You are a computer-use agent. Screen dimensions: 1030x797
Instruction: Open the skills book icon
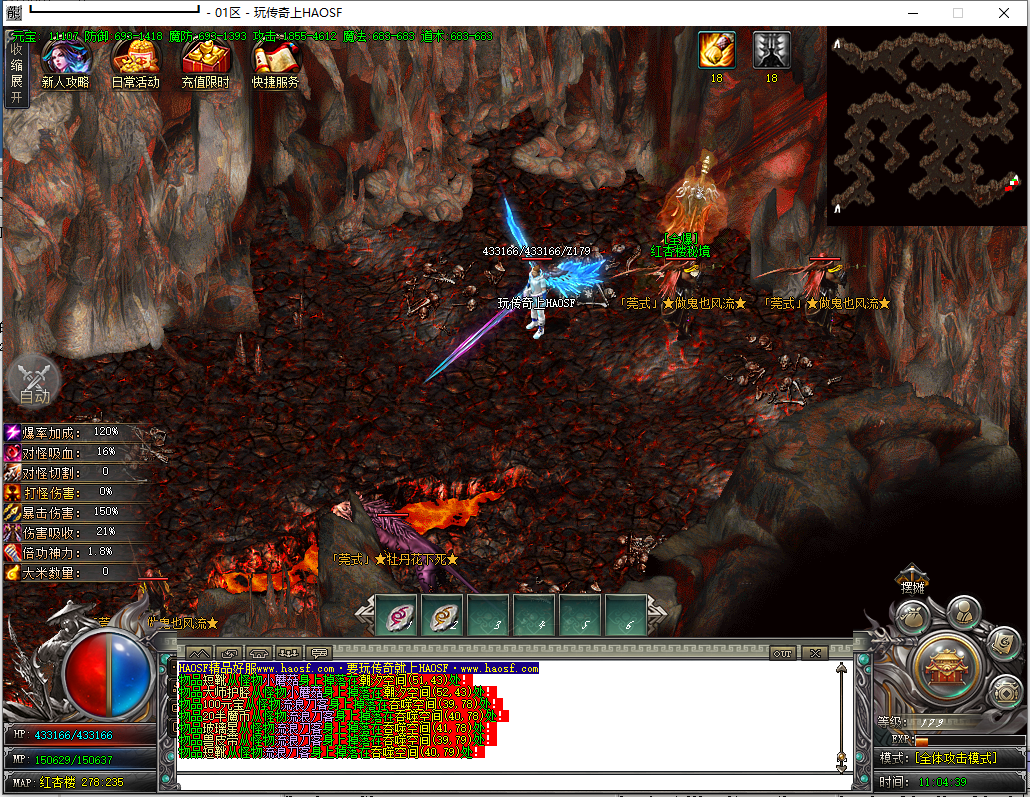tap(1003, 645)
